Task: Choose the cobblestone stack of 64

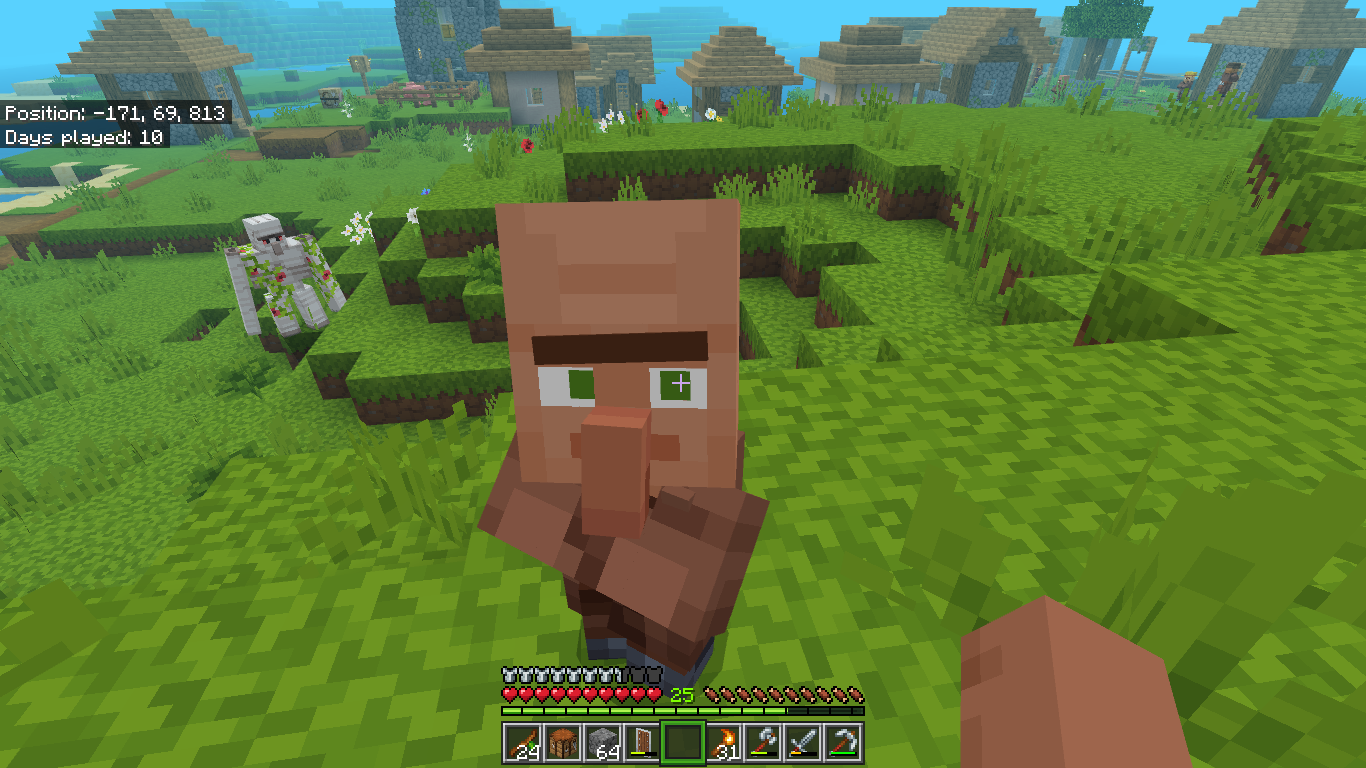Action: [603, 743]
